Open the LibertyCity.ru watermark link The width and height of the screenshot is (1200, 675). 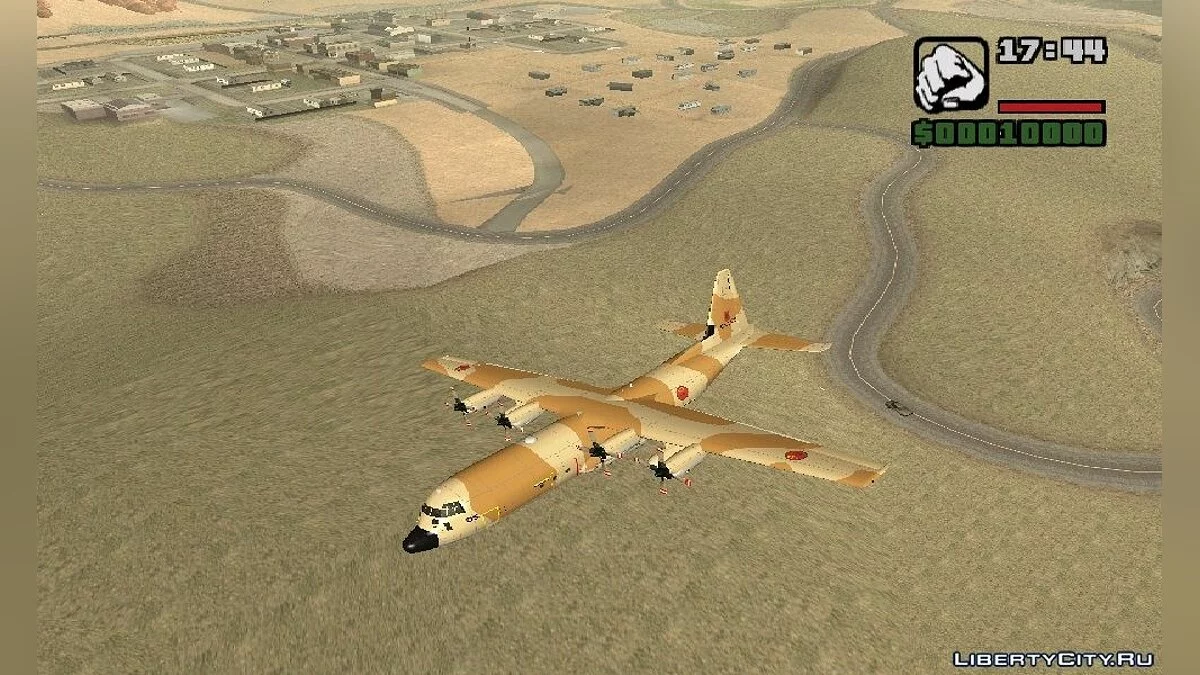click(x=1053, y=658)
